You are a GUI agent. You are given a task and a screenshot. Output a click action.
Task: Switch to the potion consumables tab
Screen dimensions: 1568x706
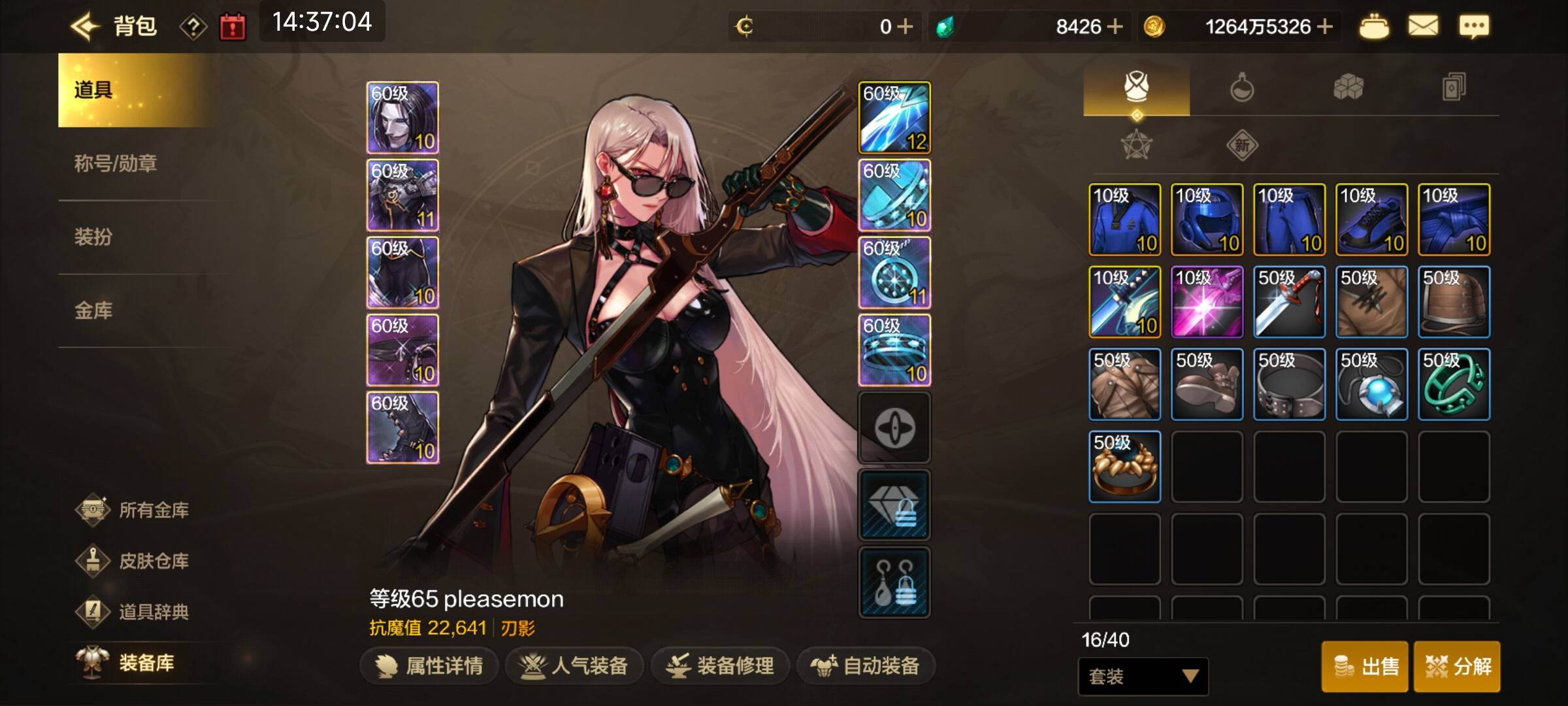pyautogui.click(x=1241, y=87)
